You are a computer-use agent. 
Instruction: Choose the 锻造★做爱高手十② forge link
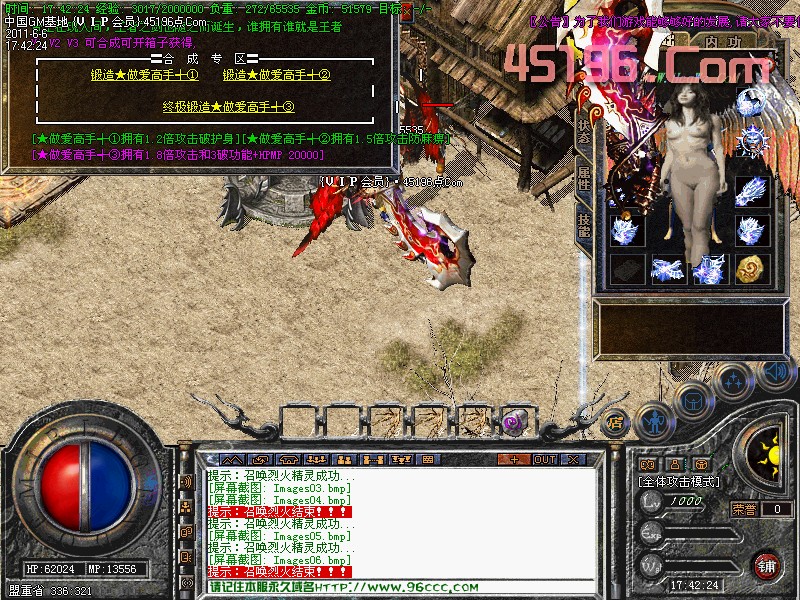[x=276, y=75]
